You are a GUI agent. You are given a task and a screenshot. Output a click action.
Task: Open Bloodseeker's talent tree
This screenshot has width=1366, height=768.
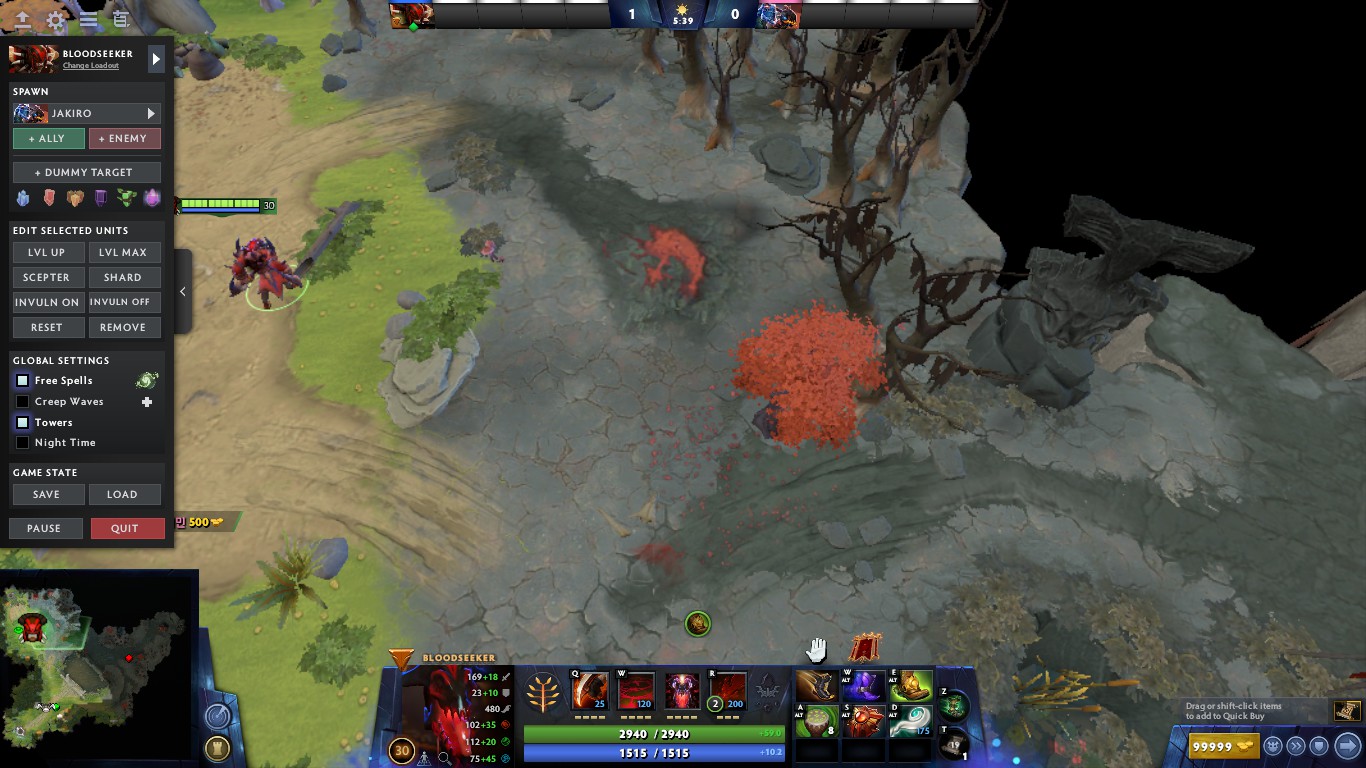pyautogui.click(x=542, y=690)
